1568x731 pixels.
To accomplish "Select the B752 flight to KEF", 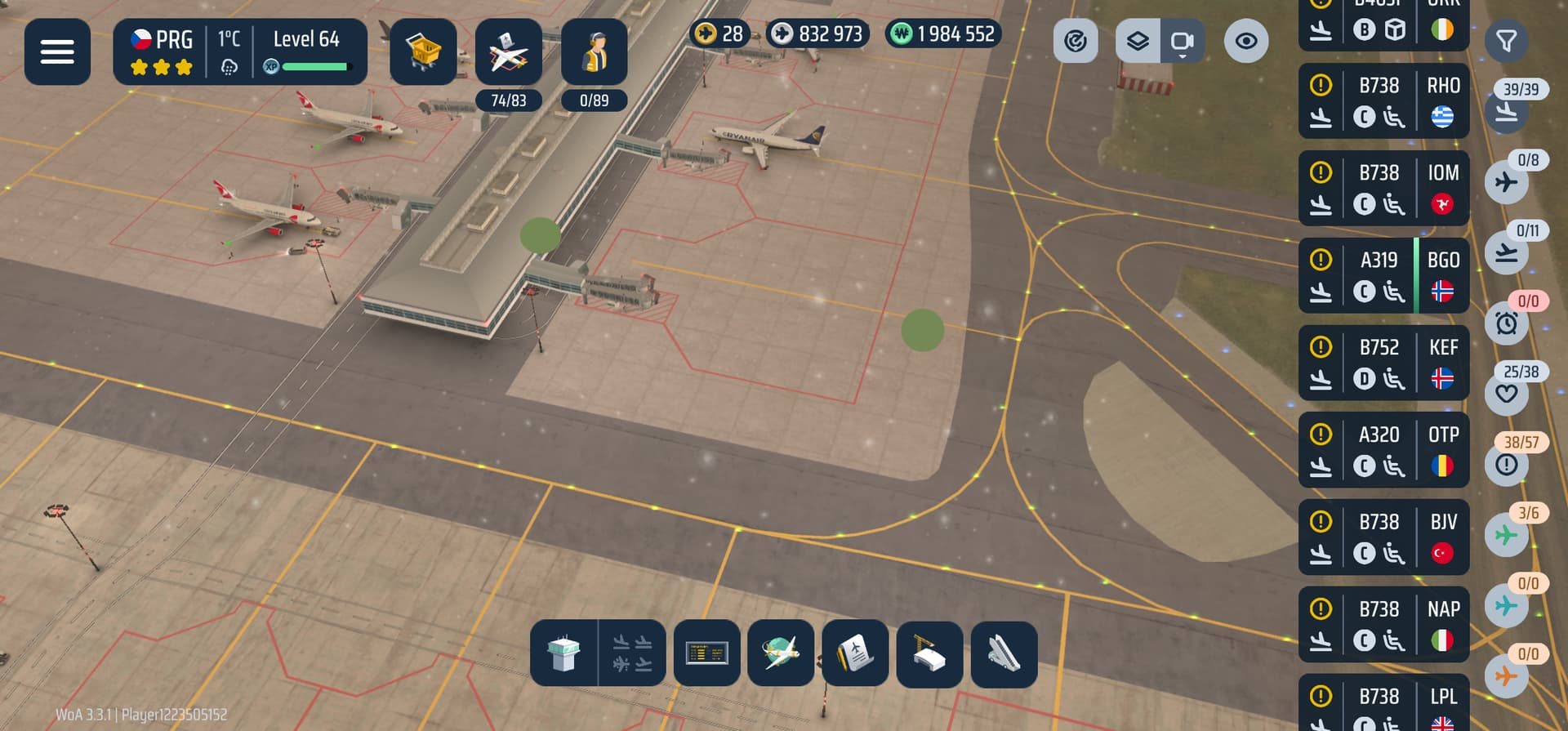I will click(x=1383, y=363).
